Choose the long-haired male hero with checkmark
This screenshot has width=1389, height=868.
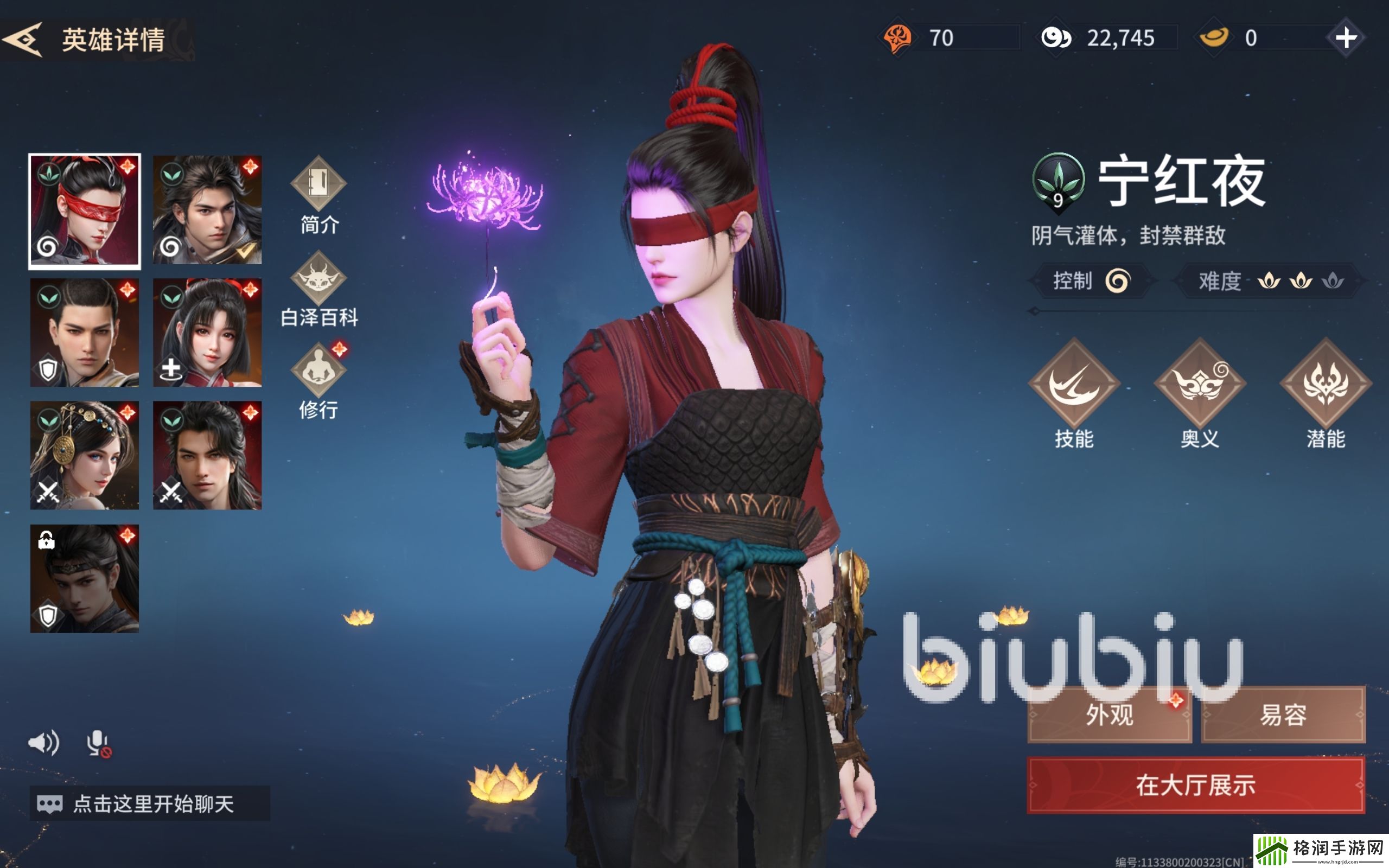coord(207,210)
